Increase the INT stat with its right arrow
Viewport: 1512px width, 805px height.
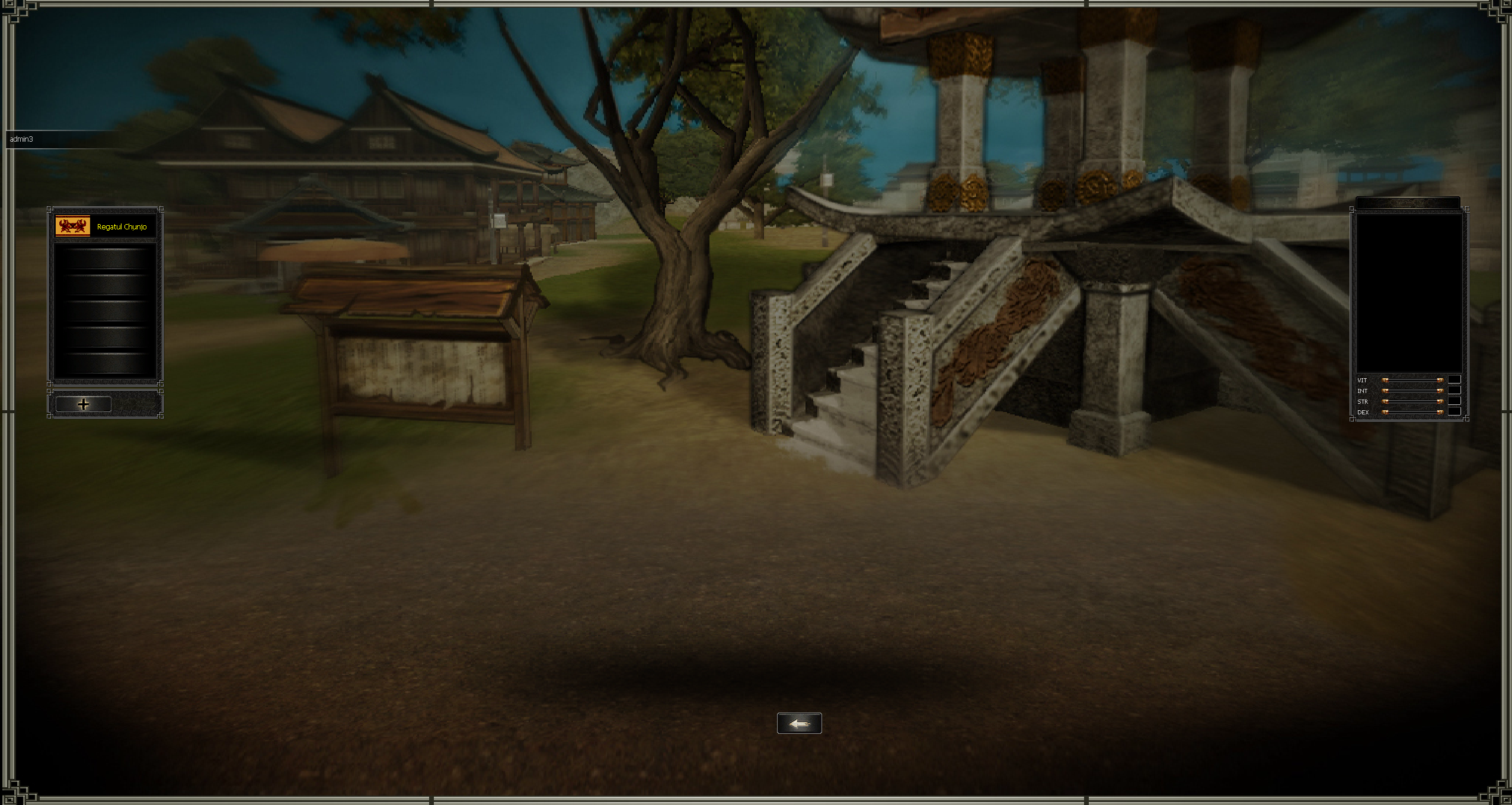pyautogui.click(x=1440, y=391)
